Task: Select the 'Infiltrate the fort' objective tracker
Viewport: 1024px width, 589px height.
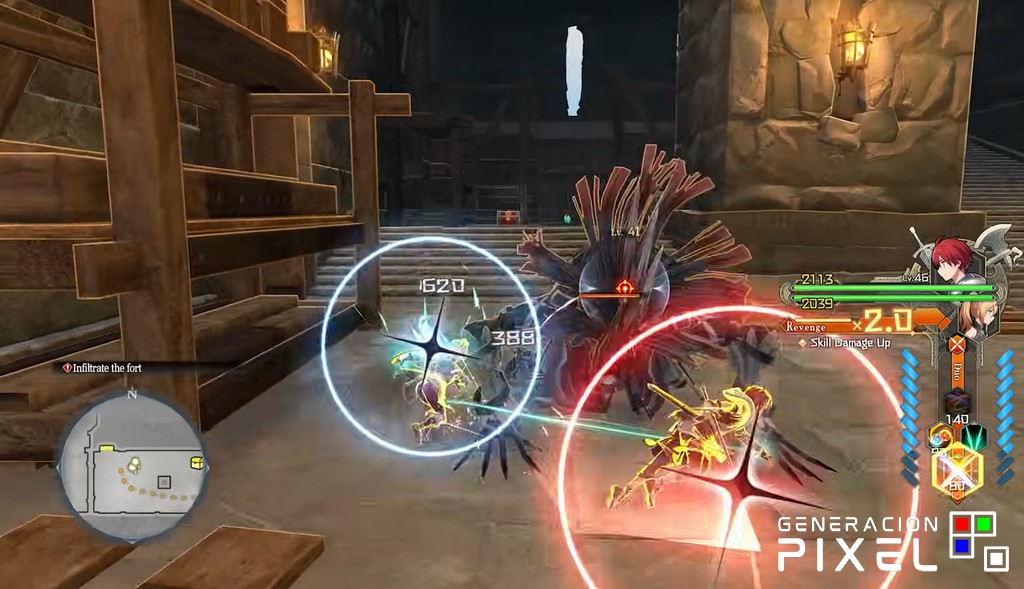Action: [x=106, y=368]
